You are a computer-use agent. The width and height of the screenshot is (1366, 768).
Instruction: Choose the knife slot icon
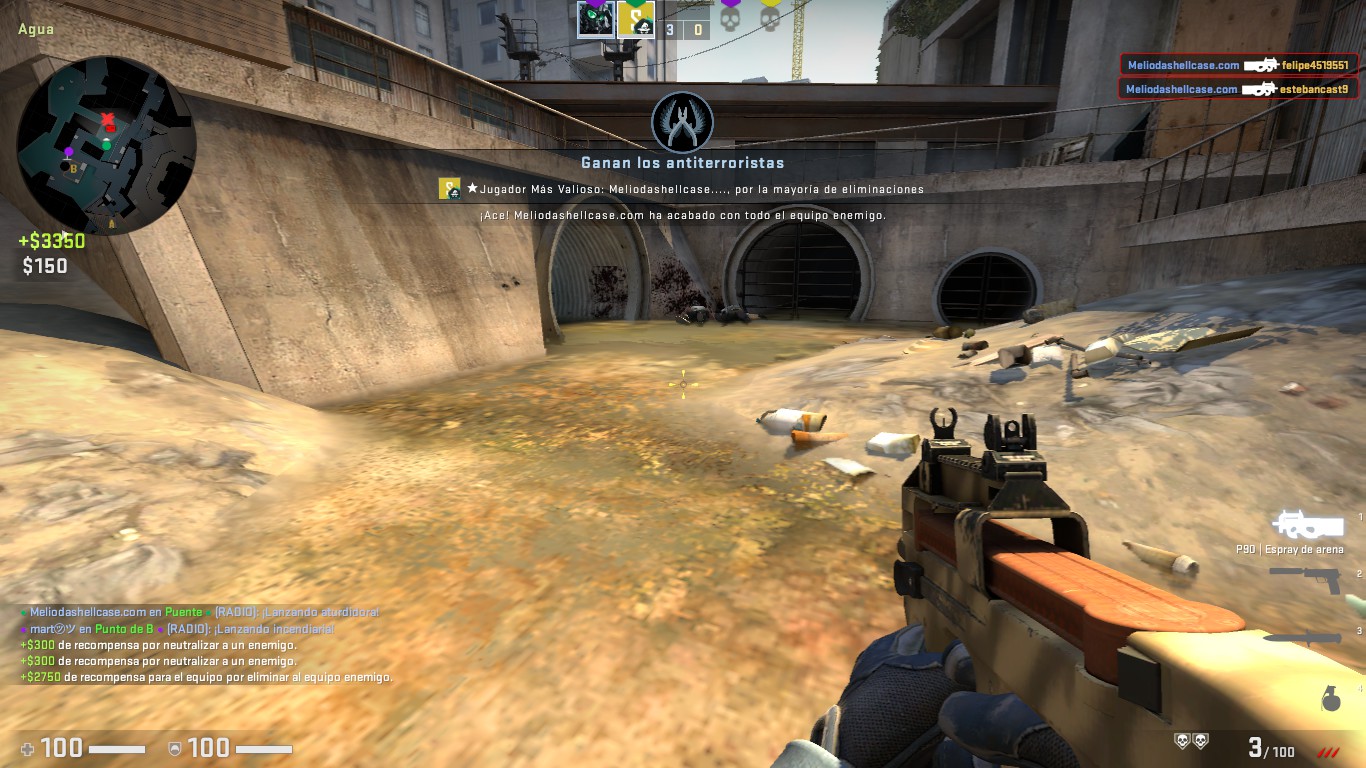1301,637
